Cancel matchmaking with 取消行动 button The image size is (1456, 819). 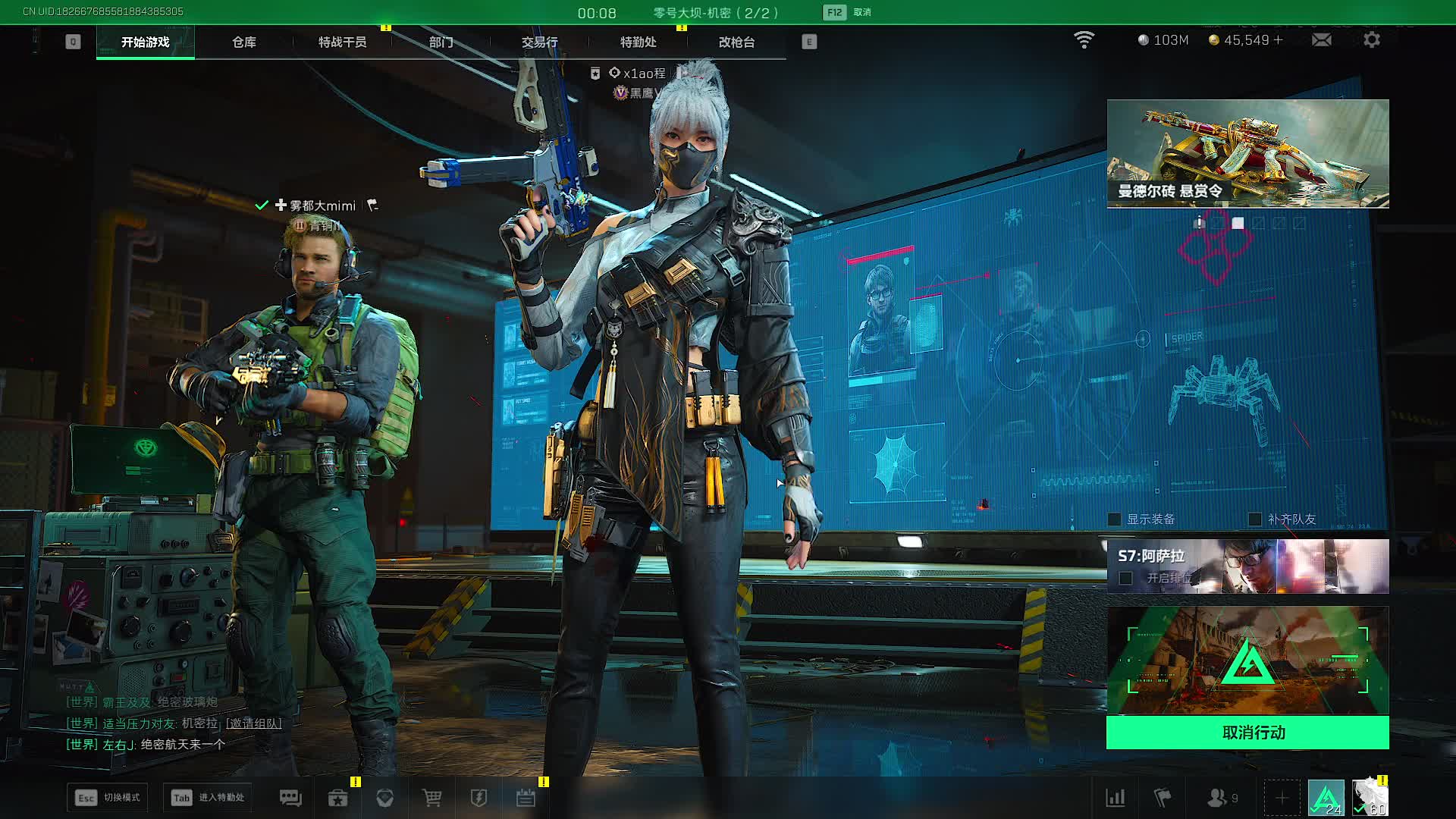[1247, 733]
